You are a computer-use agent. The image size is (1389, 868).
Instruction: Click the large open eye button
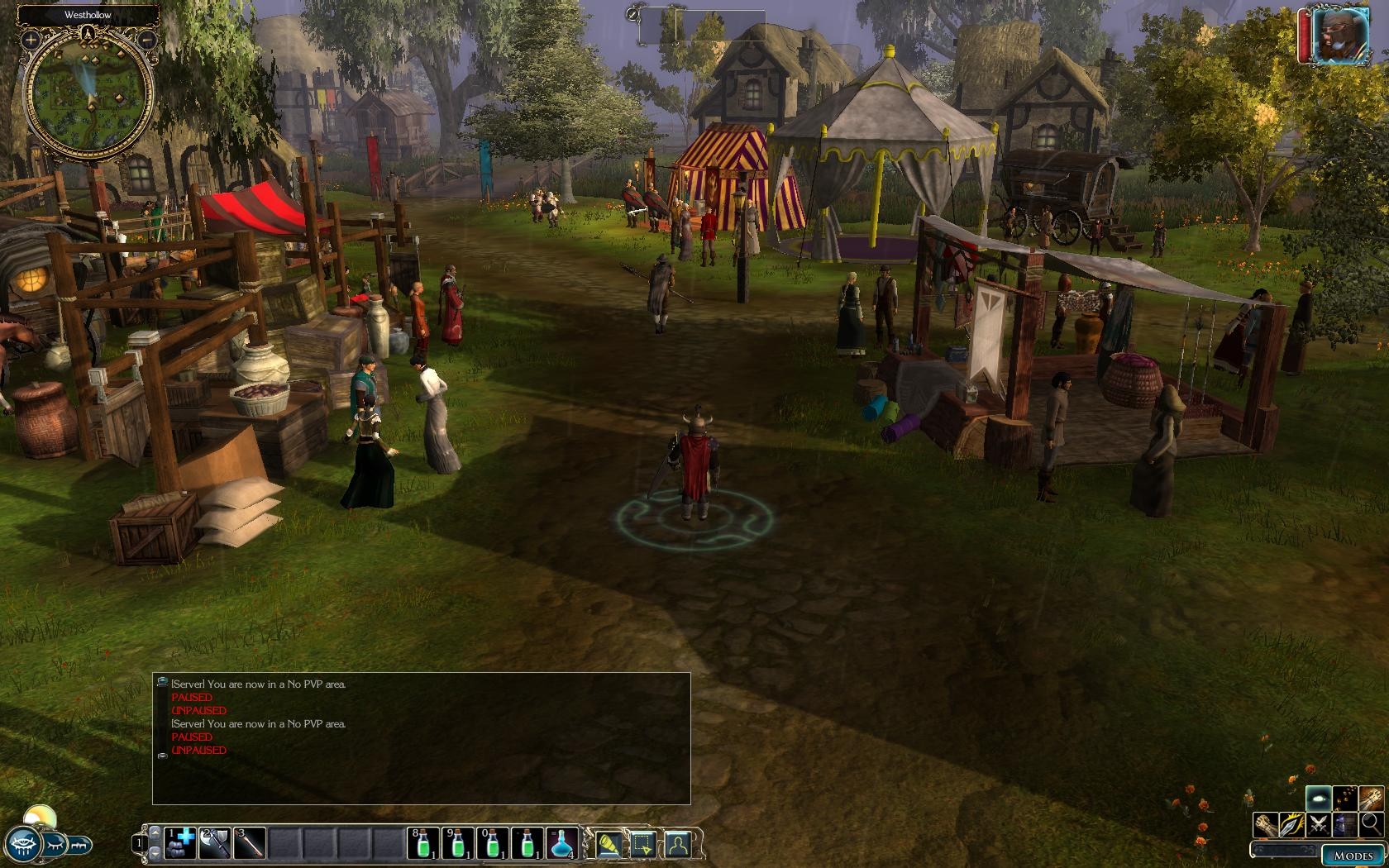[25, 844]
